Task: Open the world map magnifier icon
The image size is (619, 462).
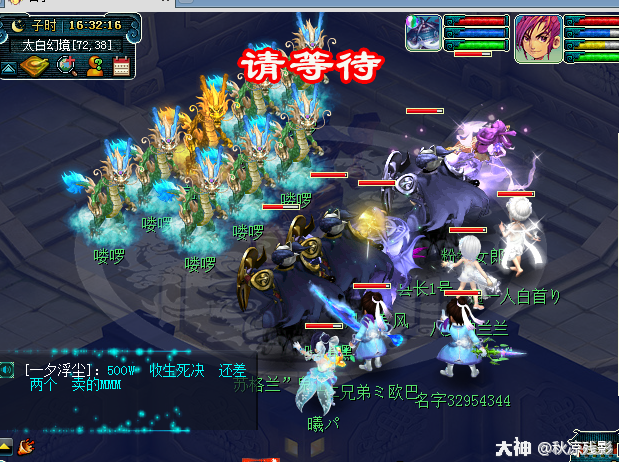Action: 67,66
